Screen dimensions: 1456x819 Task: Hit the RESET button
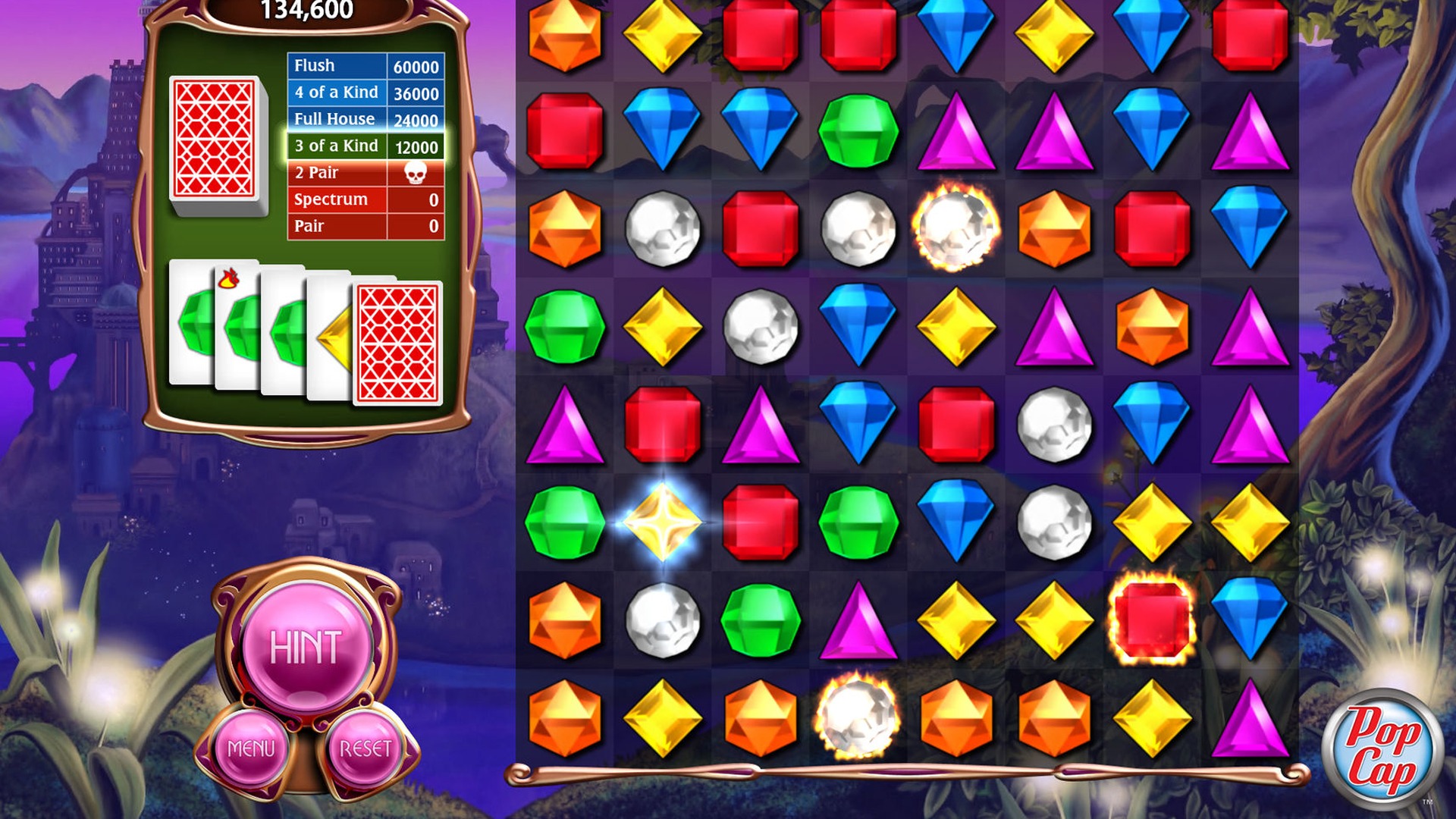click(365, 748)
